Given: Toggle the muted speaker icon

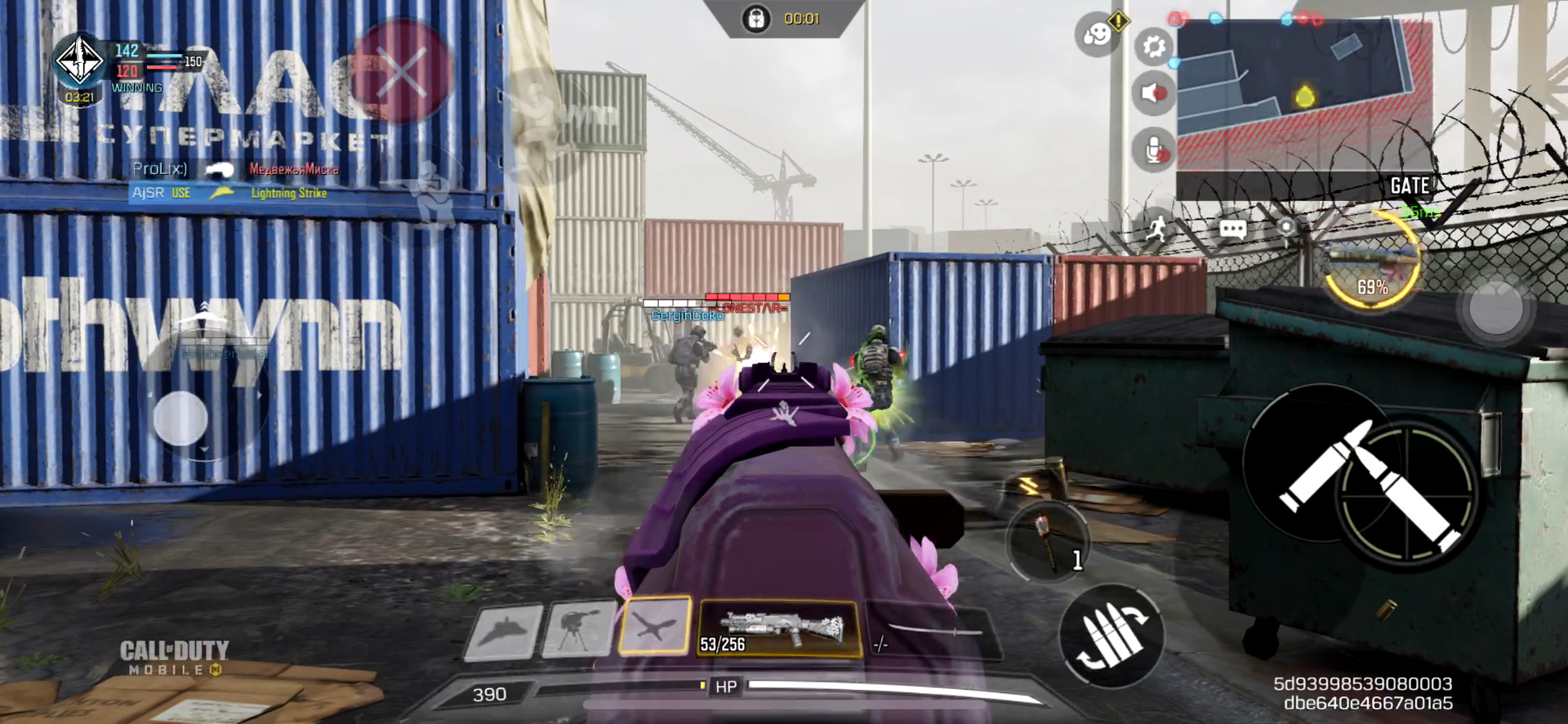Looking at the screenshot, I should 1153,93.
